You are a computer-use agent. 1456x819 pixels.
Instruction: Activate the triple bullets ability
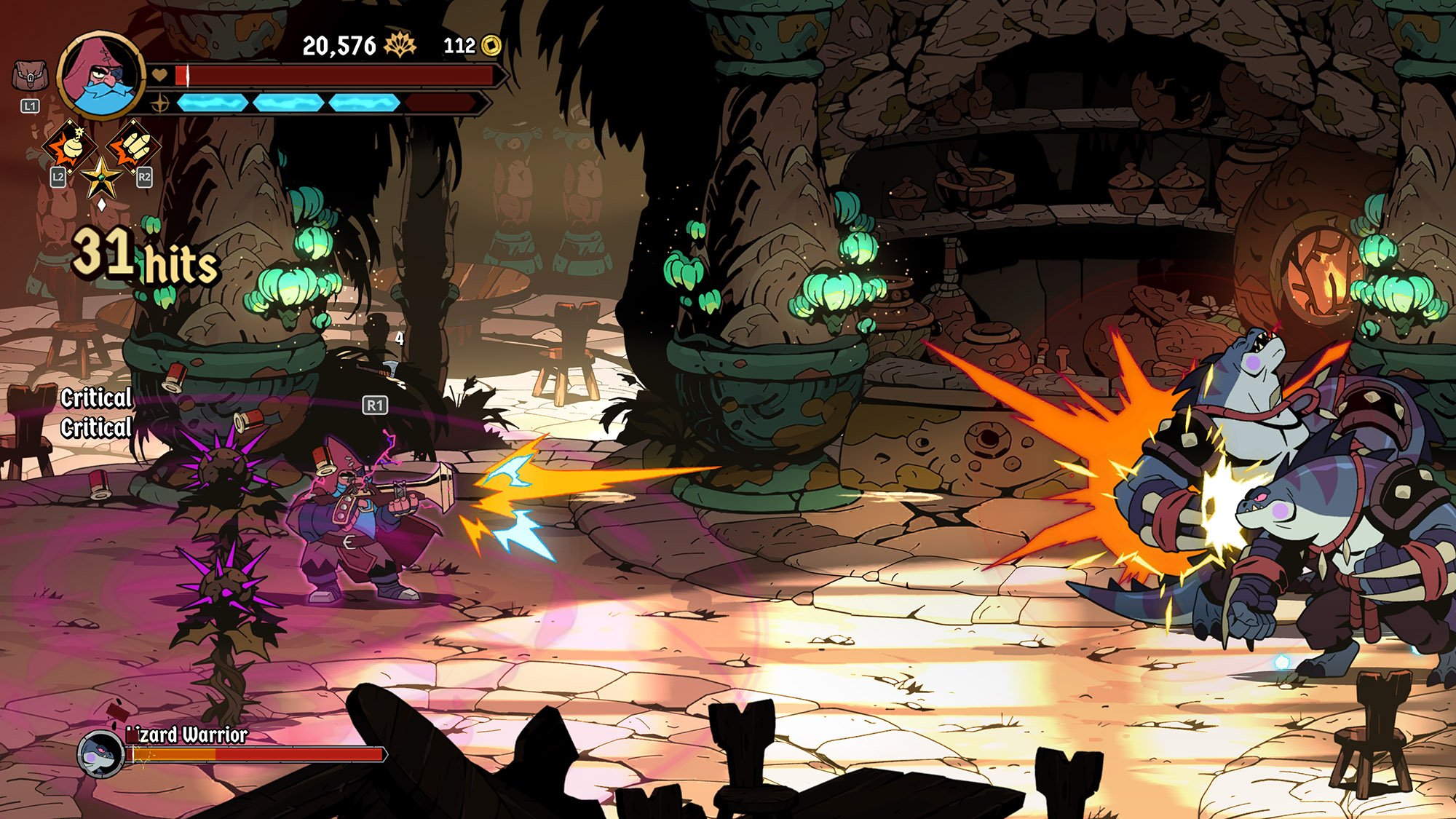(x=135, y=147)
